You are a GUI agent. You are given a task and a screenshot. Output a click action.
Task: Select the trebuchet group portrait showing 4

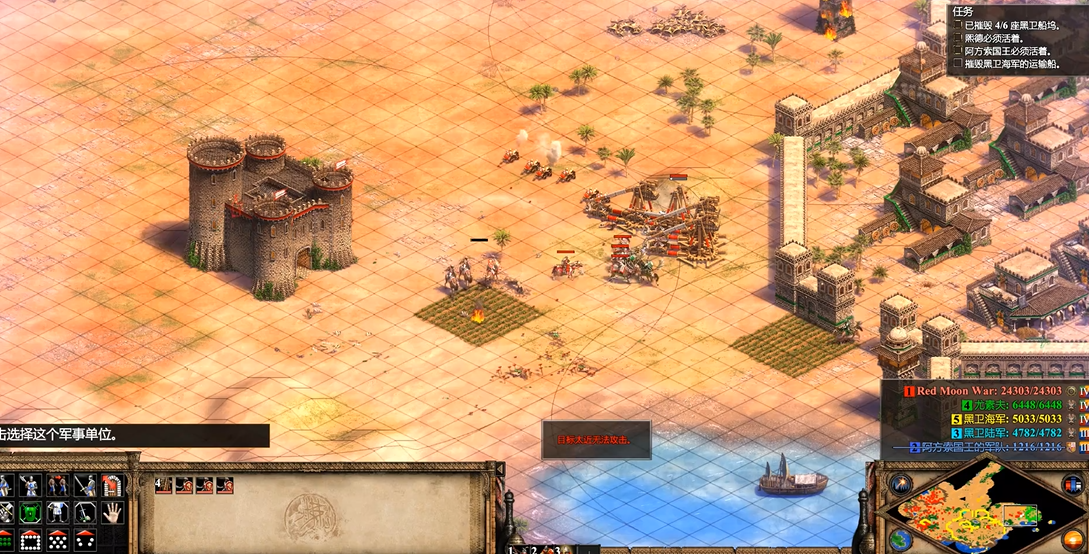point(164,485)
